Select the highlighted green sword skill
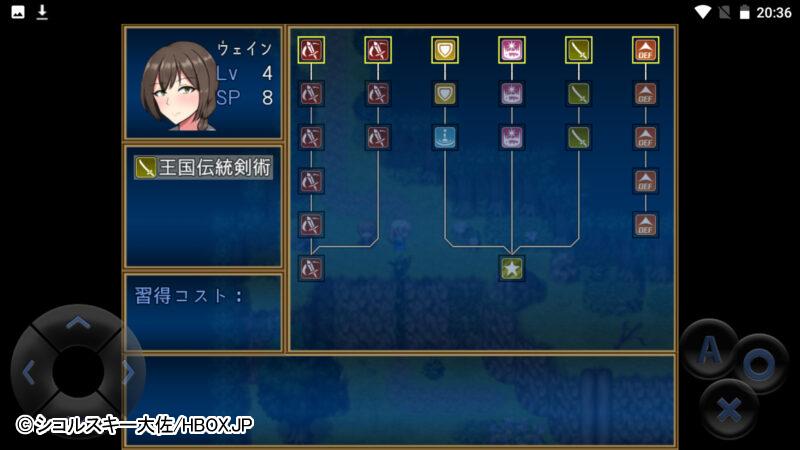Viewport: 800px width, 450px height. 579,49
